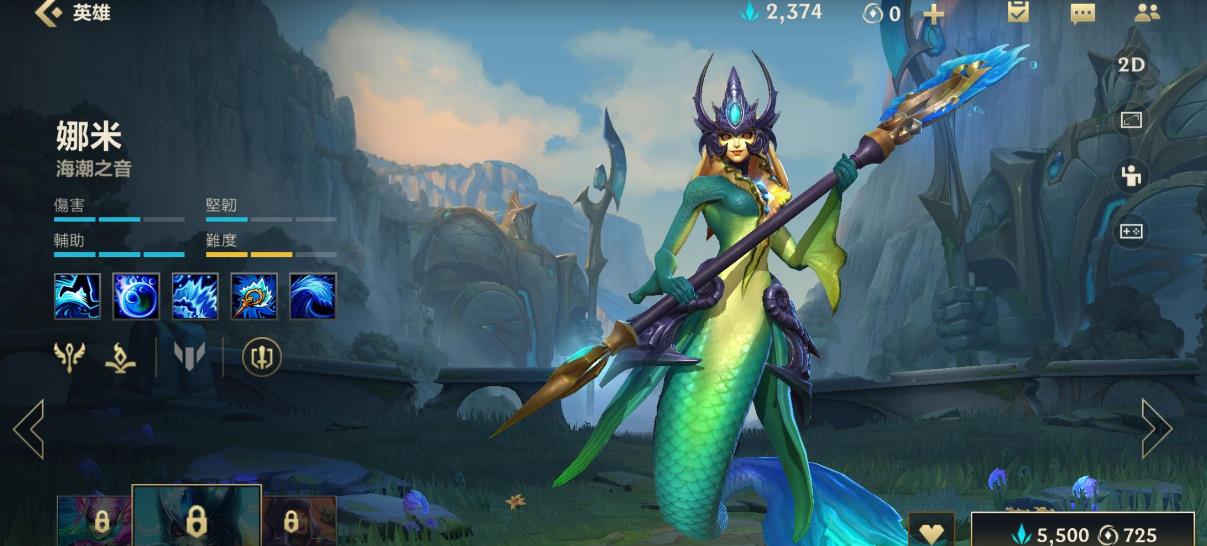Switch to the previous champion with left arrow
The height and width of the screenshot is (546, 1207).
28,429
